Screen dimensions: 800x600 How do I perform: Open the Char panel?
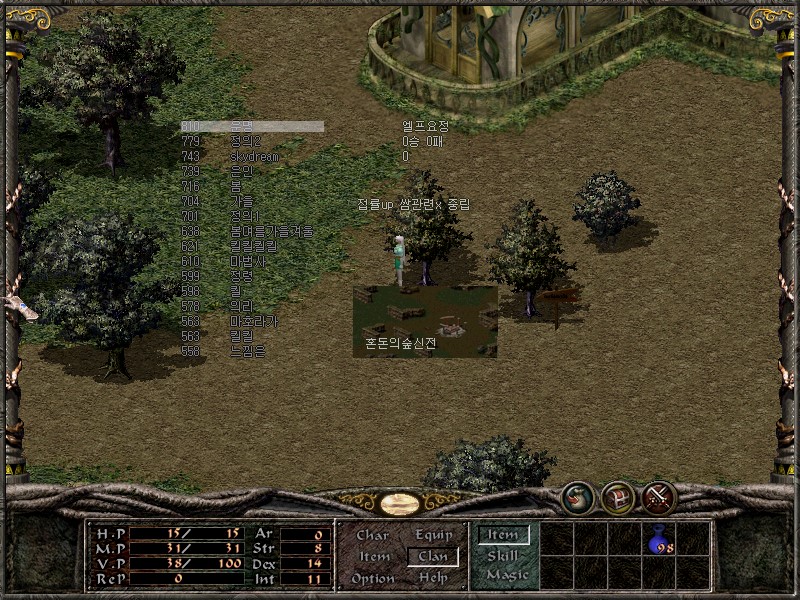tap(373, 535)
